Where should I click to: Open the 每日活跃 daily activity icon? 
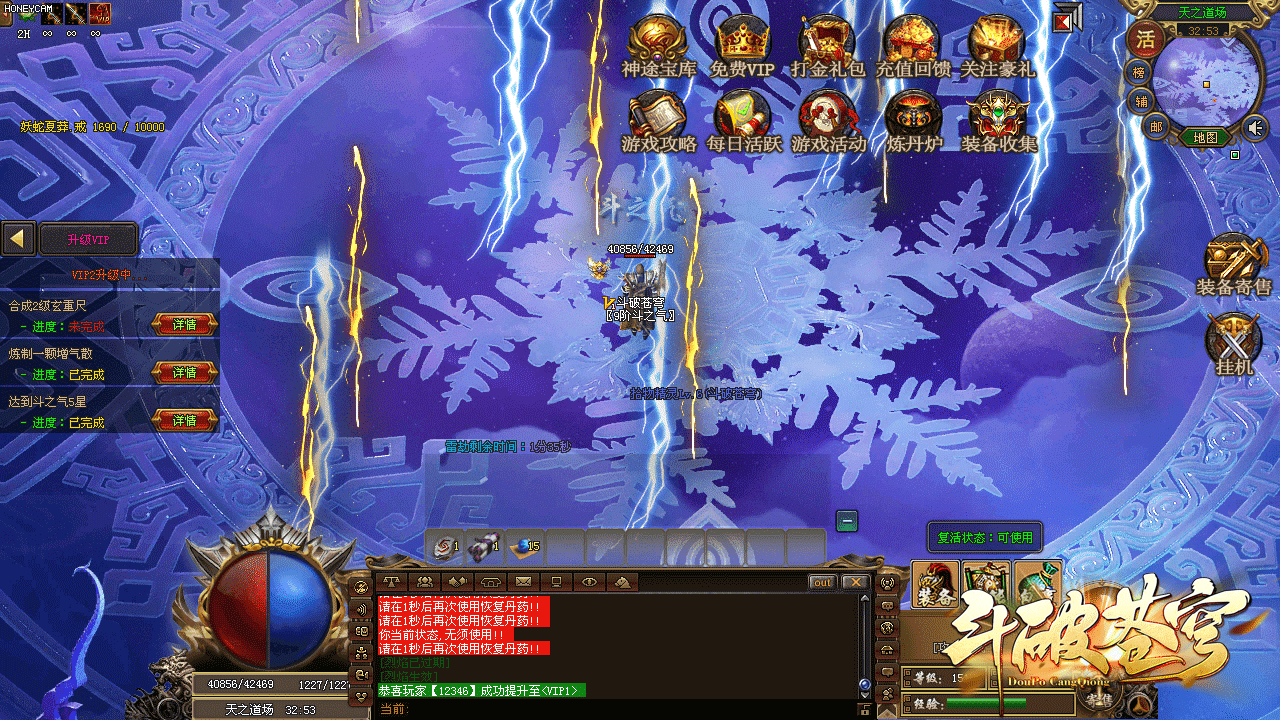point(743,118)
